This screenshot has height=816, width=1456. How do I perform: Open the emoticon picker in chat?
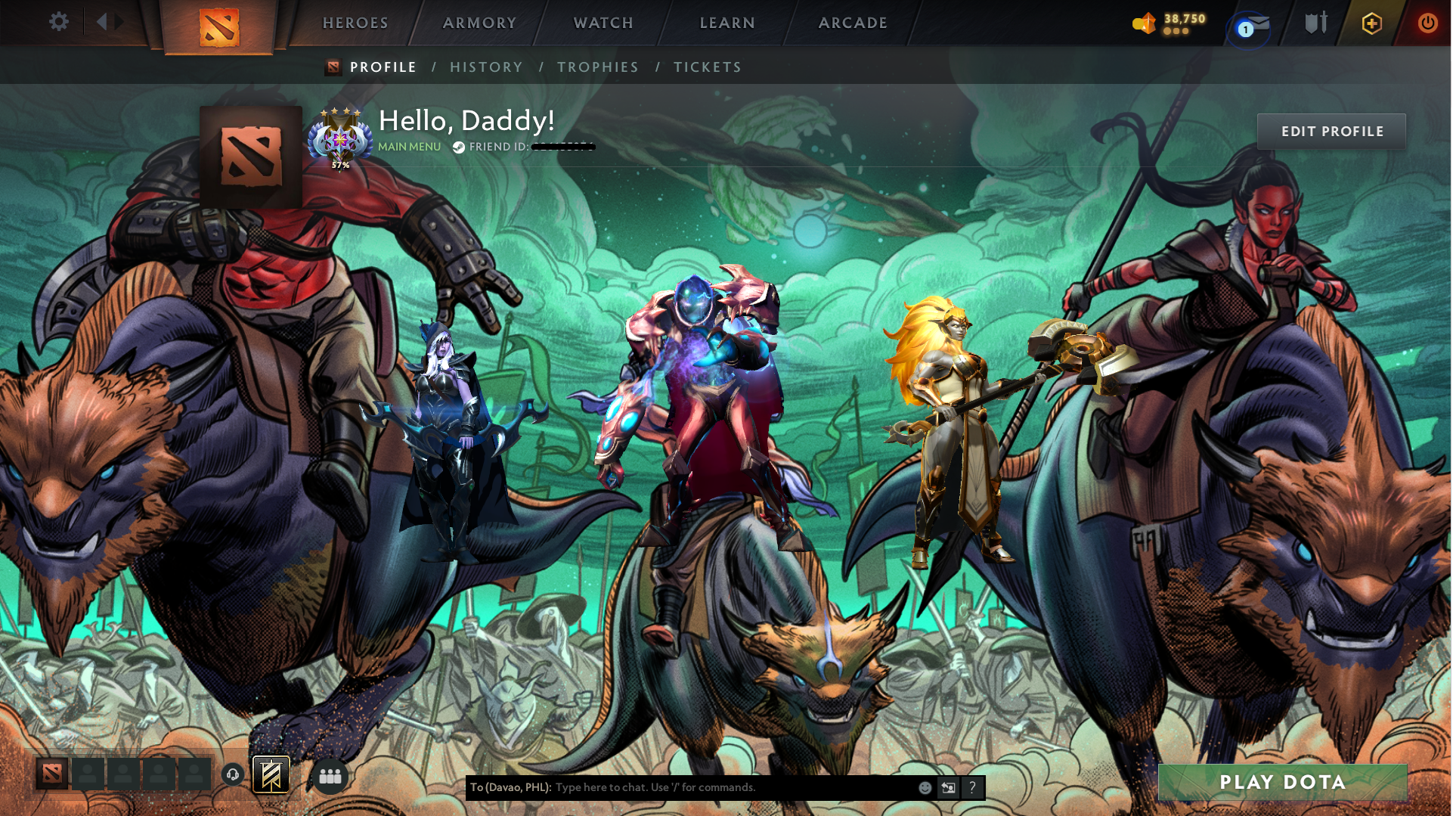click(925, 787)
